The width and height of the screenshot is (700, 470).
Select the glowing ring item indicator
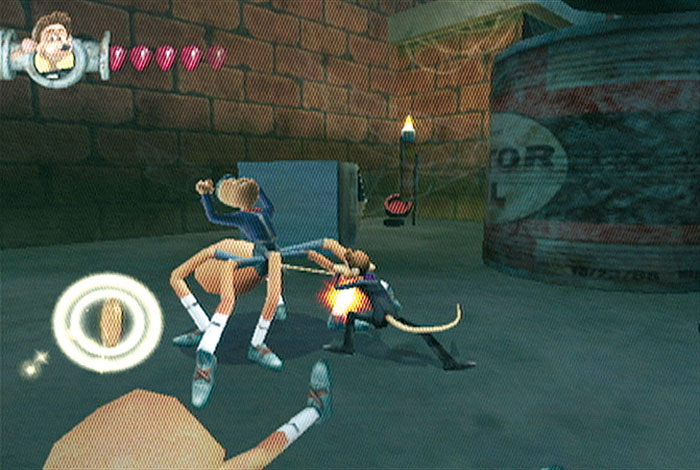click(108, 322)
